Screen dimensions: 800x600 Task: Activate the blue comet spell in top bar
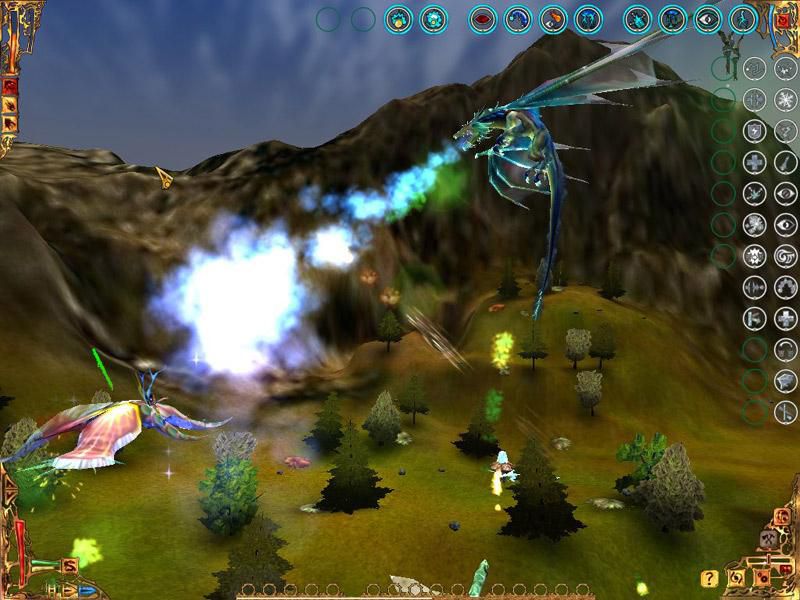(x=518, y=19)
